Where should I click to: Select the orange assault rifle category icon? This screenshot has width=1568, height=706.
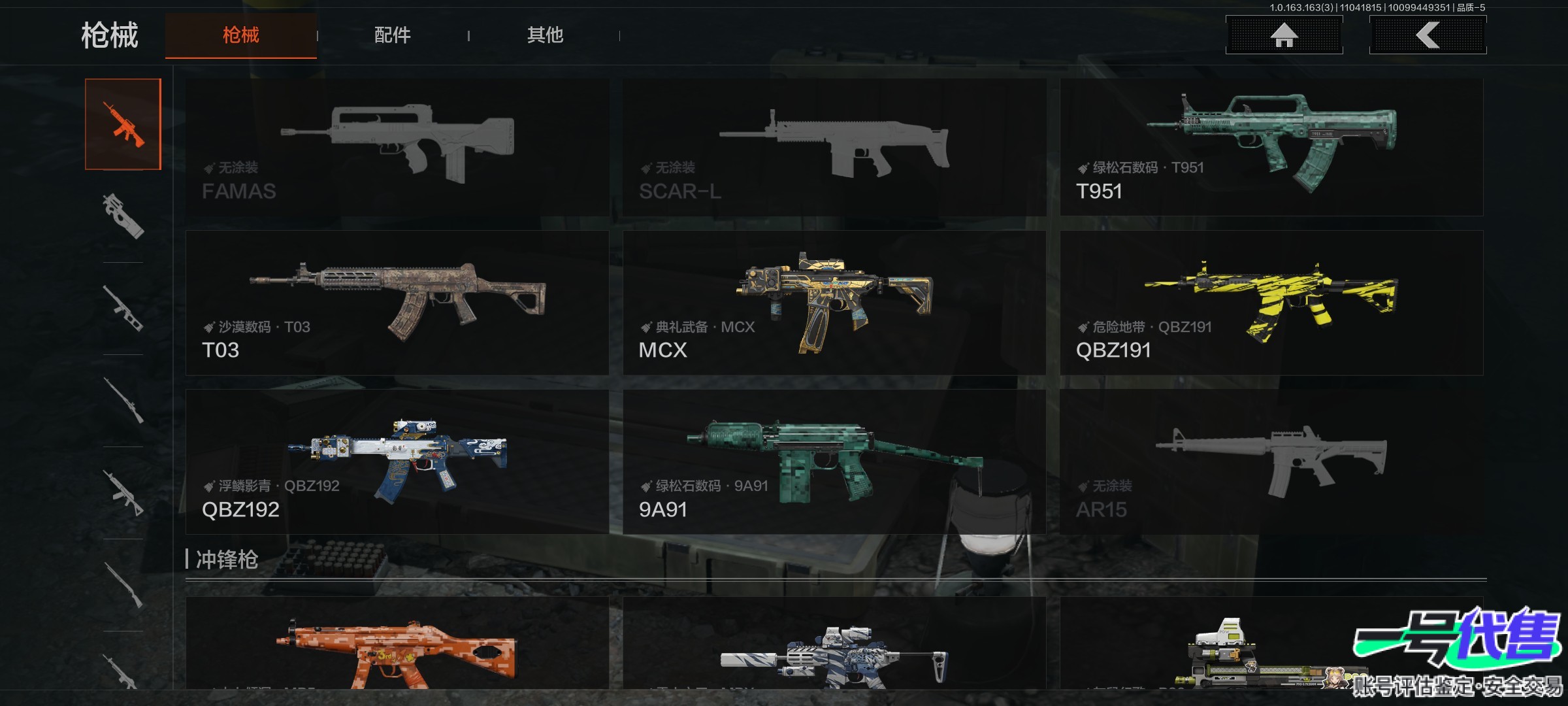pos(123,124)
